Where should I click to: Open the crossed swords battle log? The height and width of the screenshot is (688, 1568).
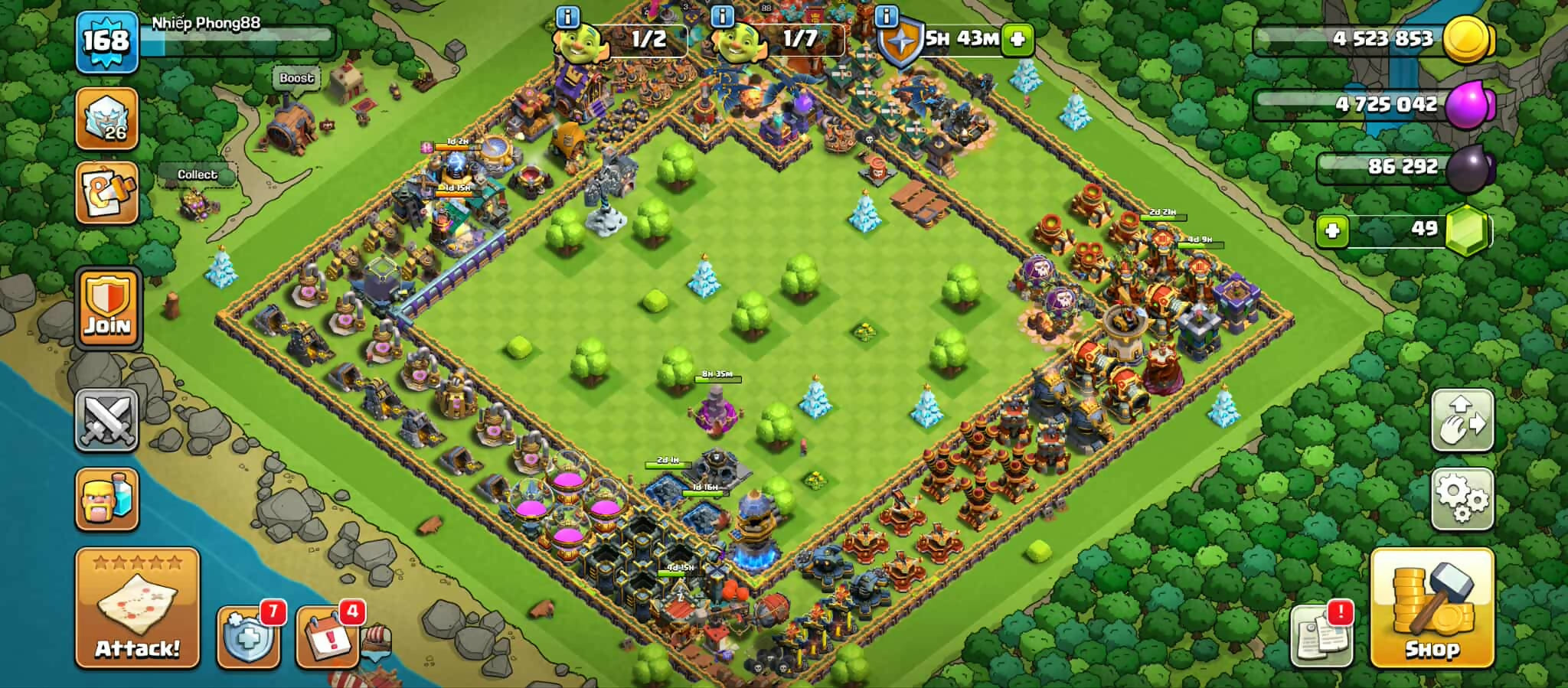(x=107, y=419)
